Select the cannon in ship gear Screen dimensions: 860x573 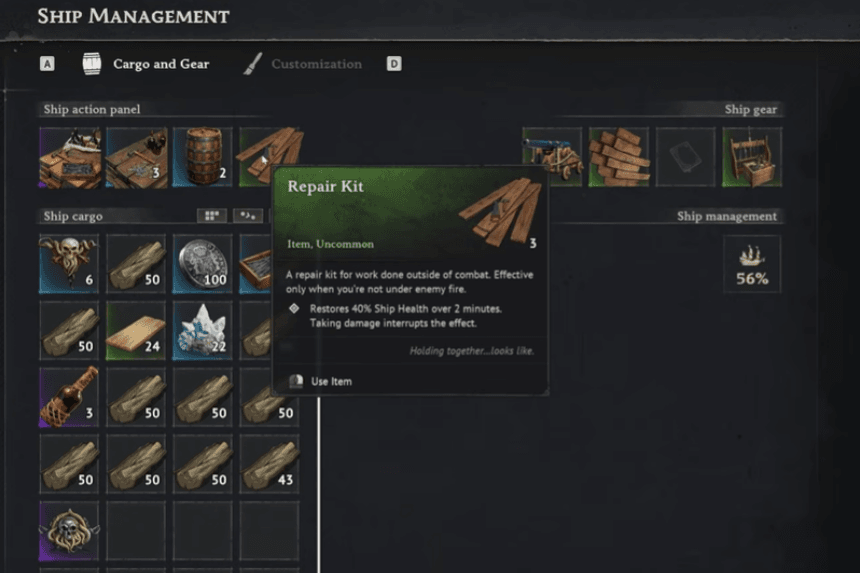[x=552, y=157]
